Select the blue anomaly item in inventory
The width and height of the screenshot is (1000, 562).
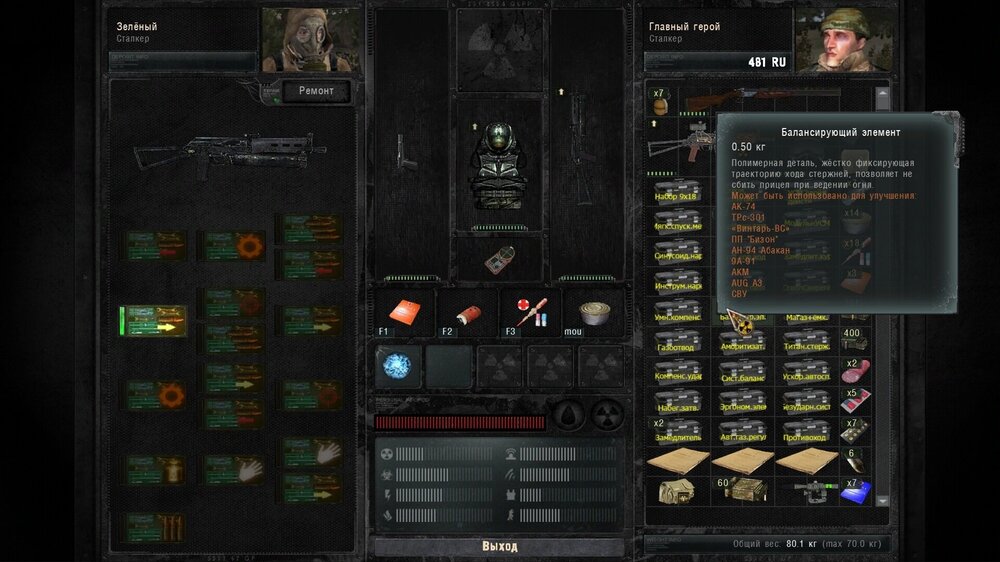click(857, 491)
